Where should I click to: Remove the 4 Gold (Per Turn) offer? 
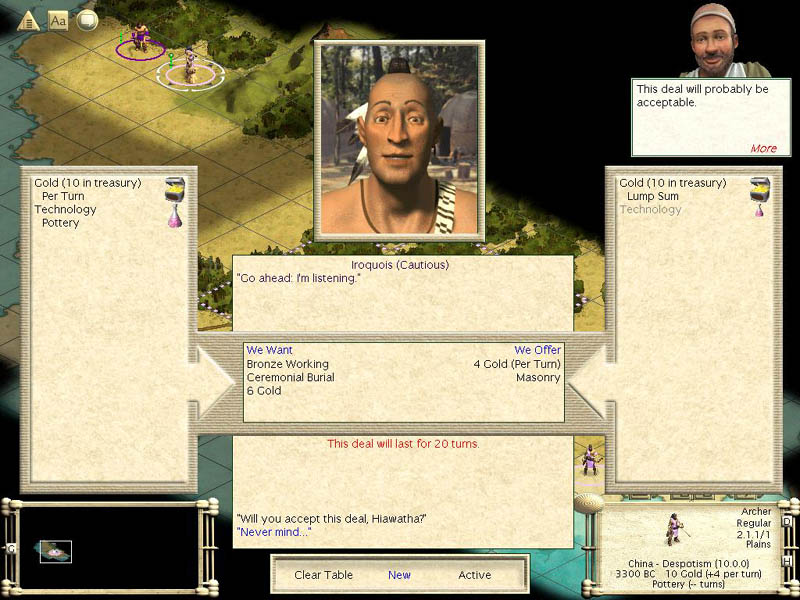click(x=517, y=364)
